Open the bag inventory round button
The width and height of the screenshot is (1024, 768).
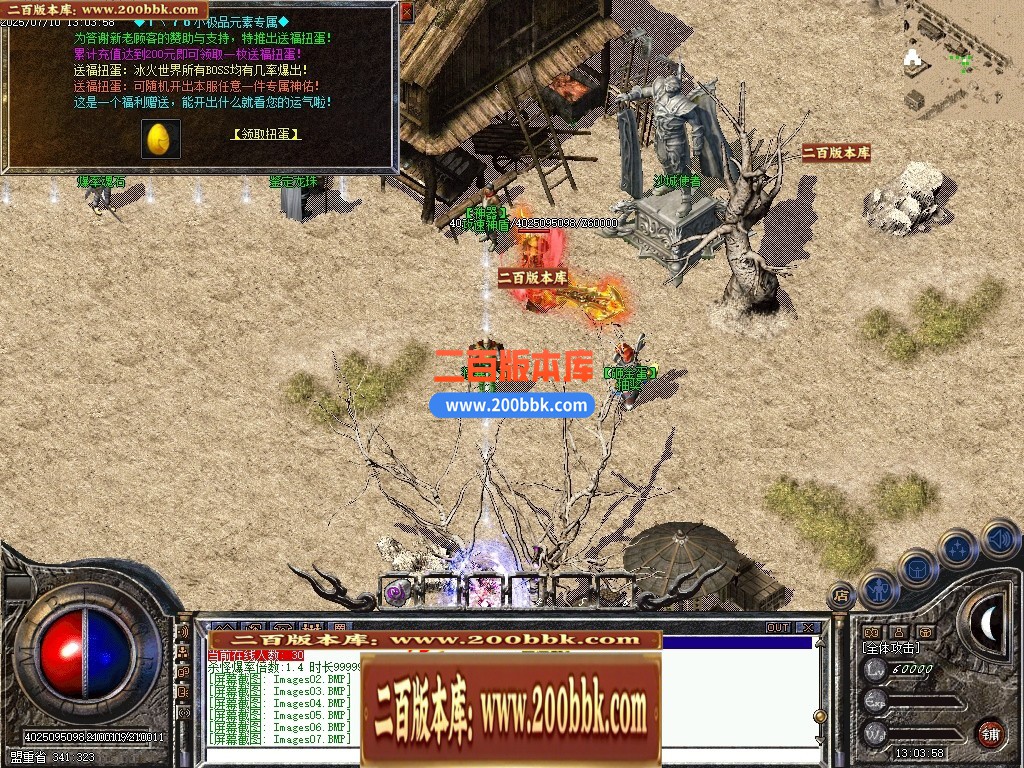click(917, 567)
